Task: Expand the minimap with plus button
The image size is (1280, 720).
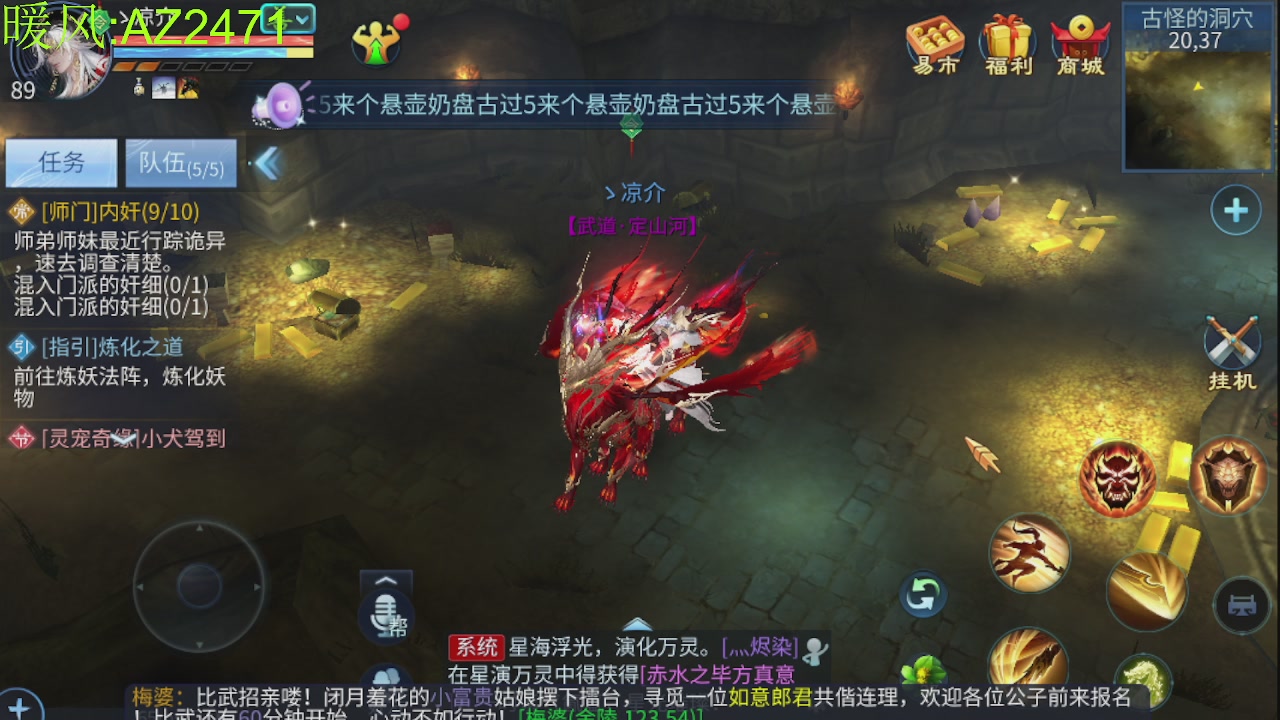Action: pos(1235,210)
